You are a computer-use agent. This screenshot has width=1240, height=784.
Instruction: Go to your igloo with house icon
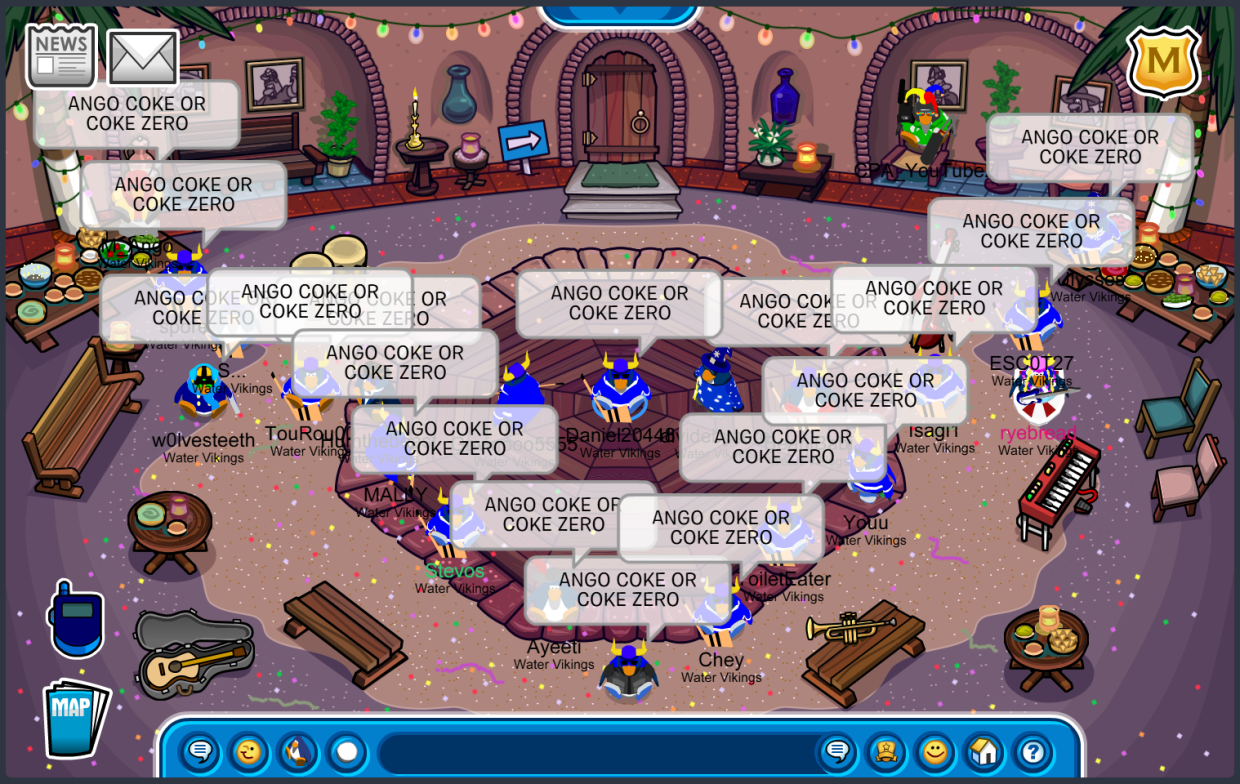[x=984, y=751]
